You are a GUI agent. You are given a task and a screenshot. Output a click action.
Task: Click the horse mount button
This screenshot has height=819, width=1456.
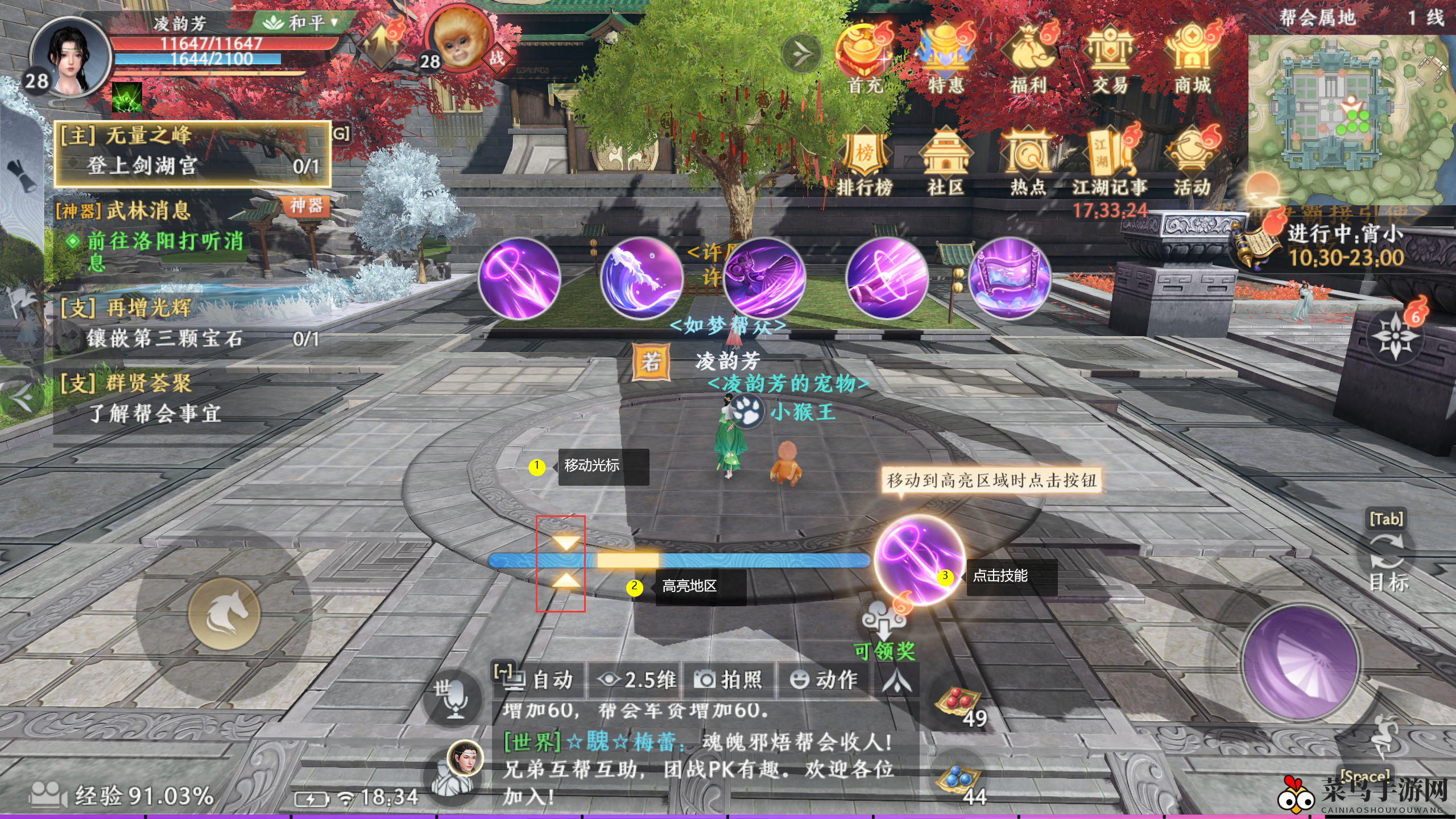point(224,614)
